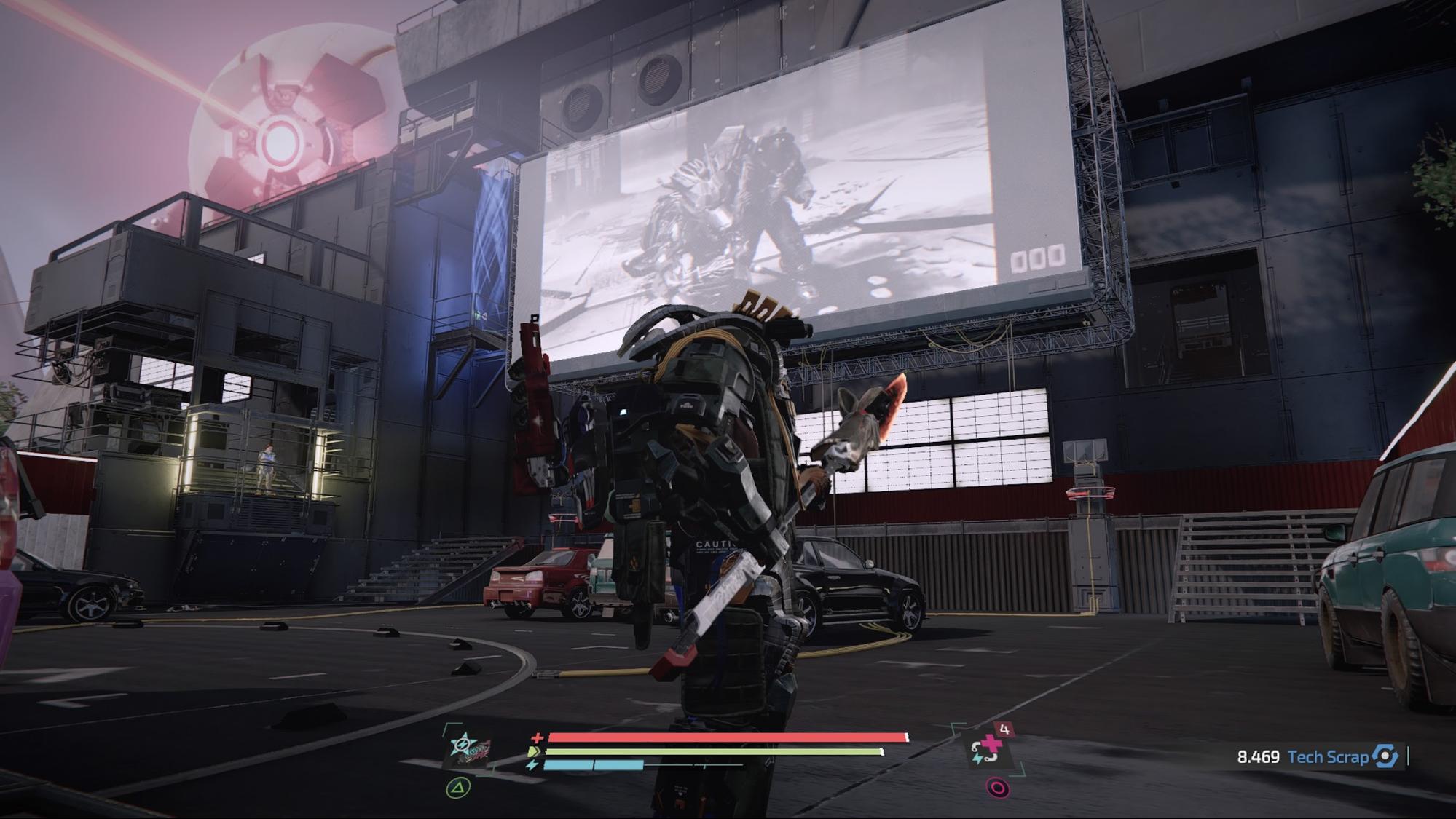
Task: Click the pink injectable implant icon
Action: [x=992, y=743]
